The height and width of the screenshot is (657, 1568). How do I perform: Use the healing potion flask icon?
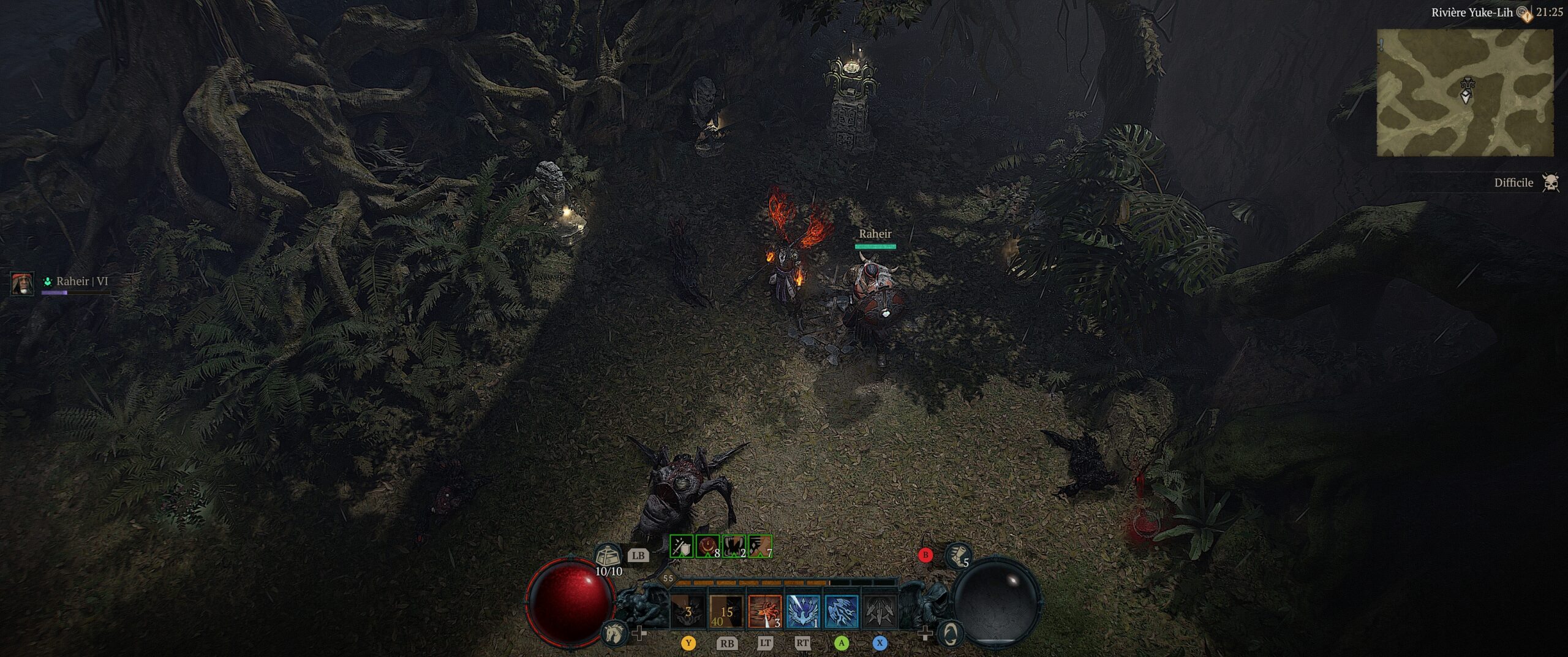(607, 556)
